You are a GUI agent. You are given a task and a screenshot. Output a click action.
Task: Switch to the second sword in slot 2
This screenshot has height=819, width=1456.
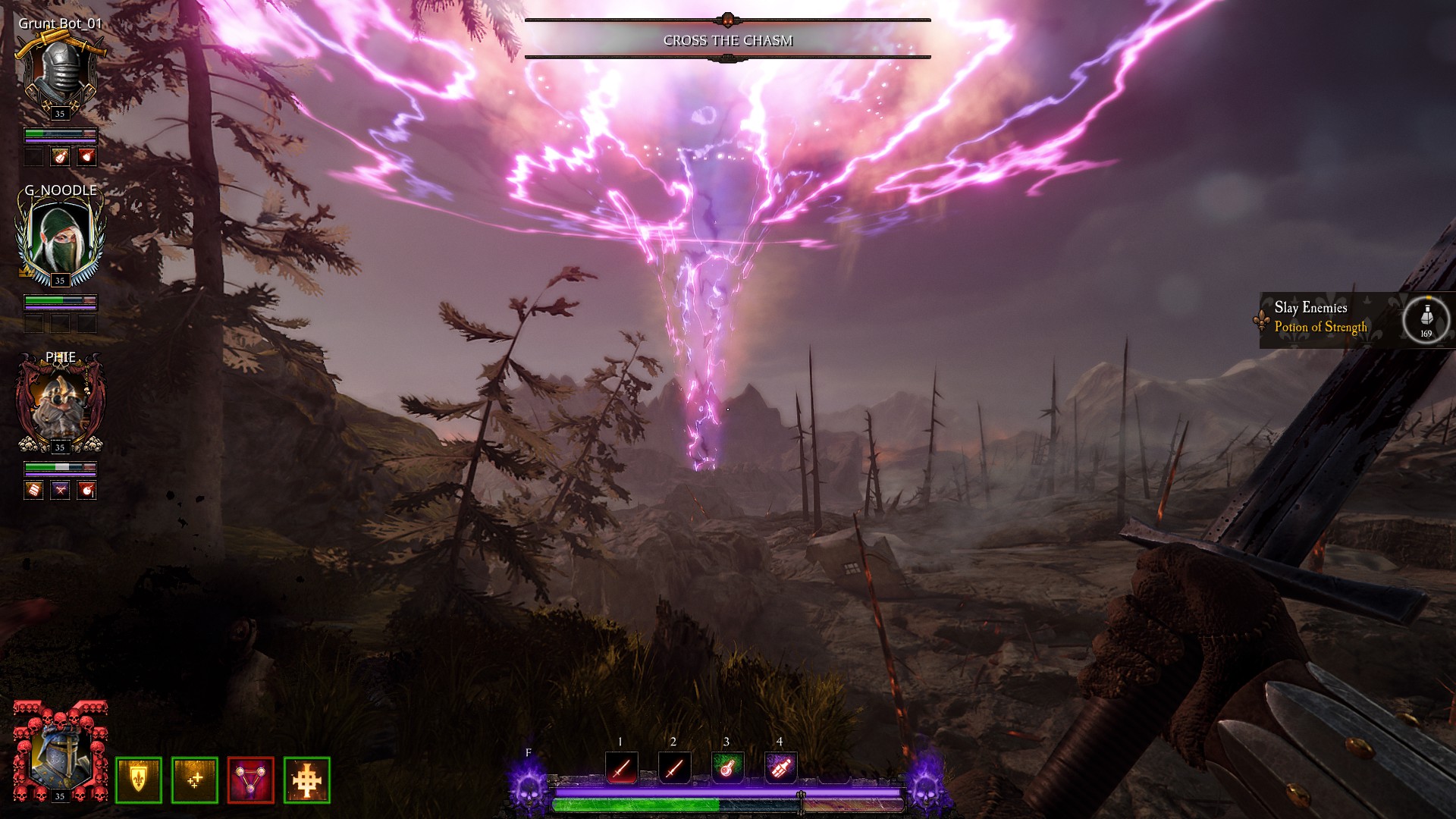point(674,767)
